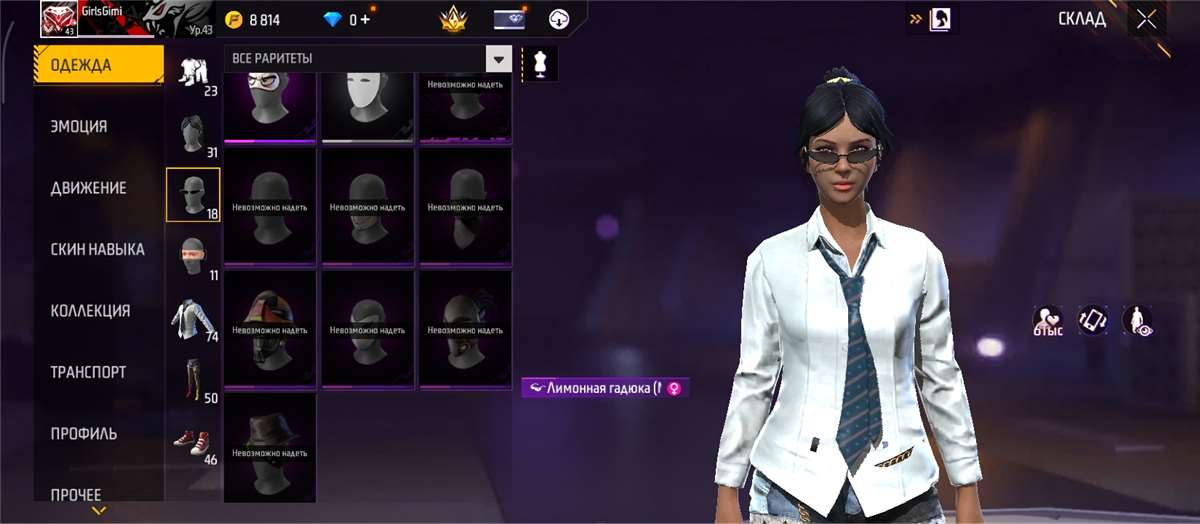Open the cloud download icon
The image size is (1200, 524).
pos(559,19)
